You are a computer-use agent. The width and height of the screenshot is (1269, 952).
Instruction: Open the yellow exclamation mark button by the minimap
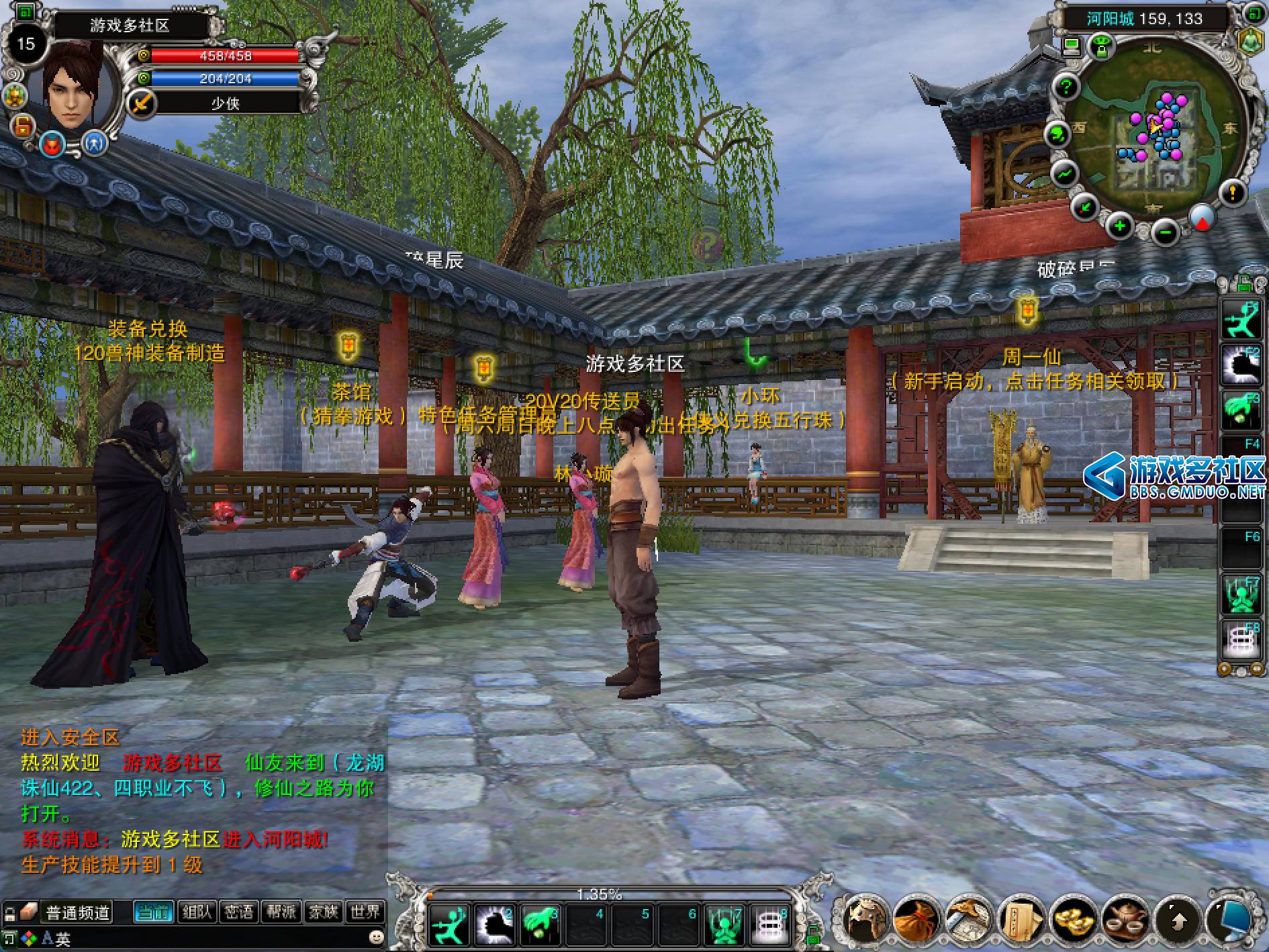[x=1232, y=193]
